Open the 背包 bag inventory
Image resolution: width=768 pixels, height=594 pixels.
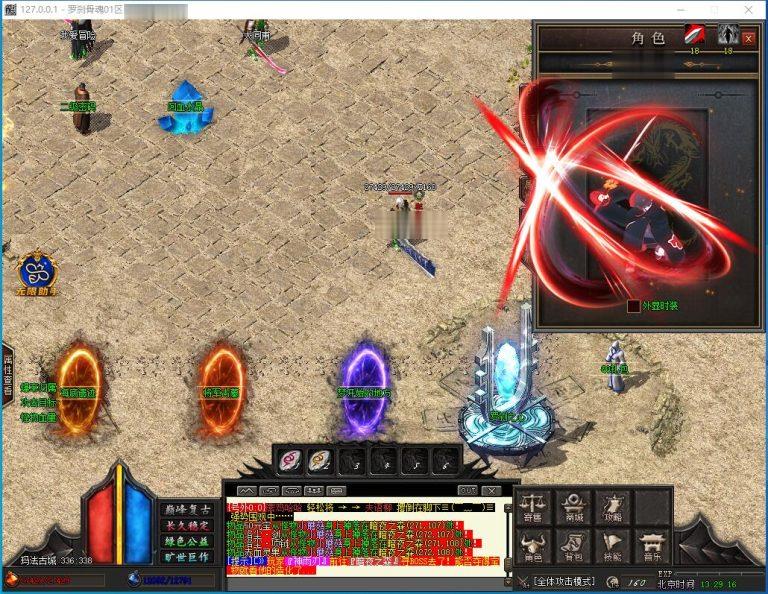[575, 547]
